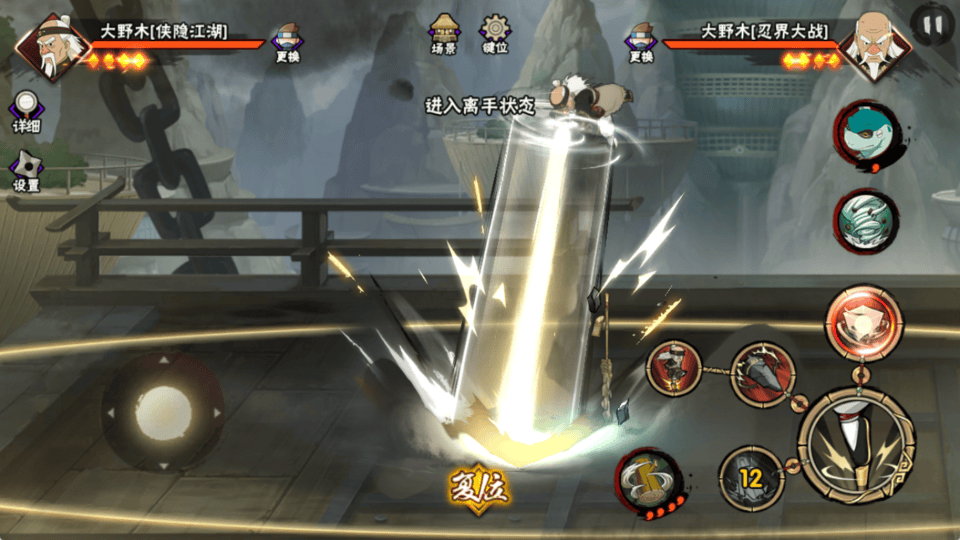
Task: Tap 更换 beside 大野木[侠隐江湖]
Action: [288, 42]
